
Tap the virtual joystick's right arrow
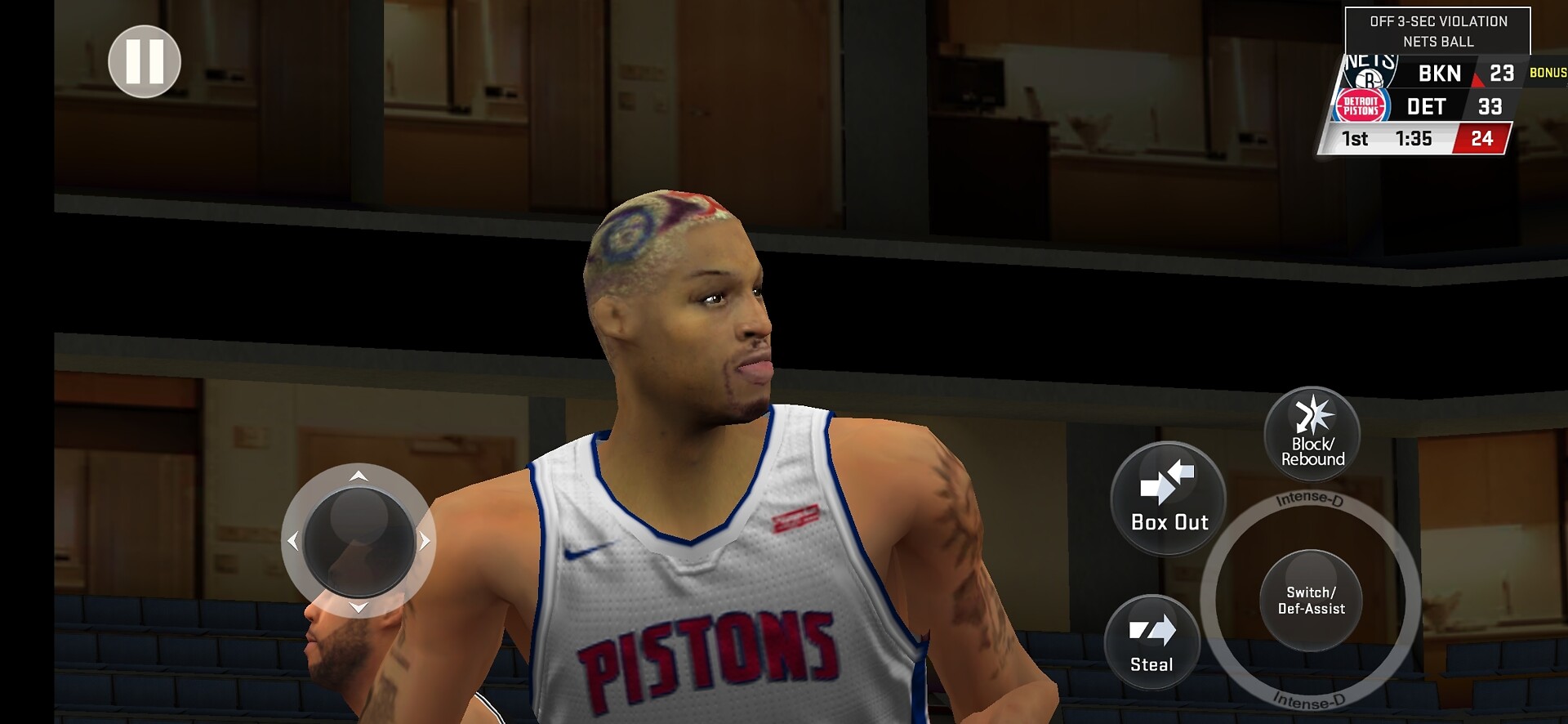pos(425,541)
